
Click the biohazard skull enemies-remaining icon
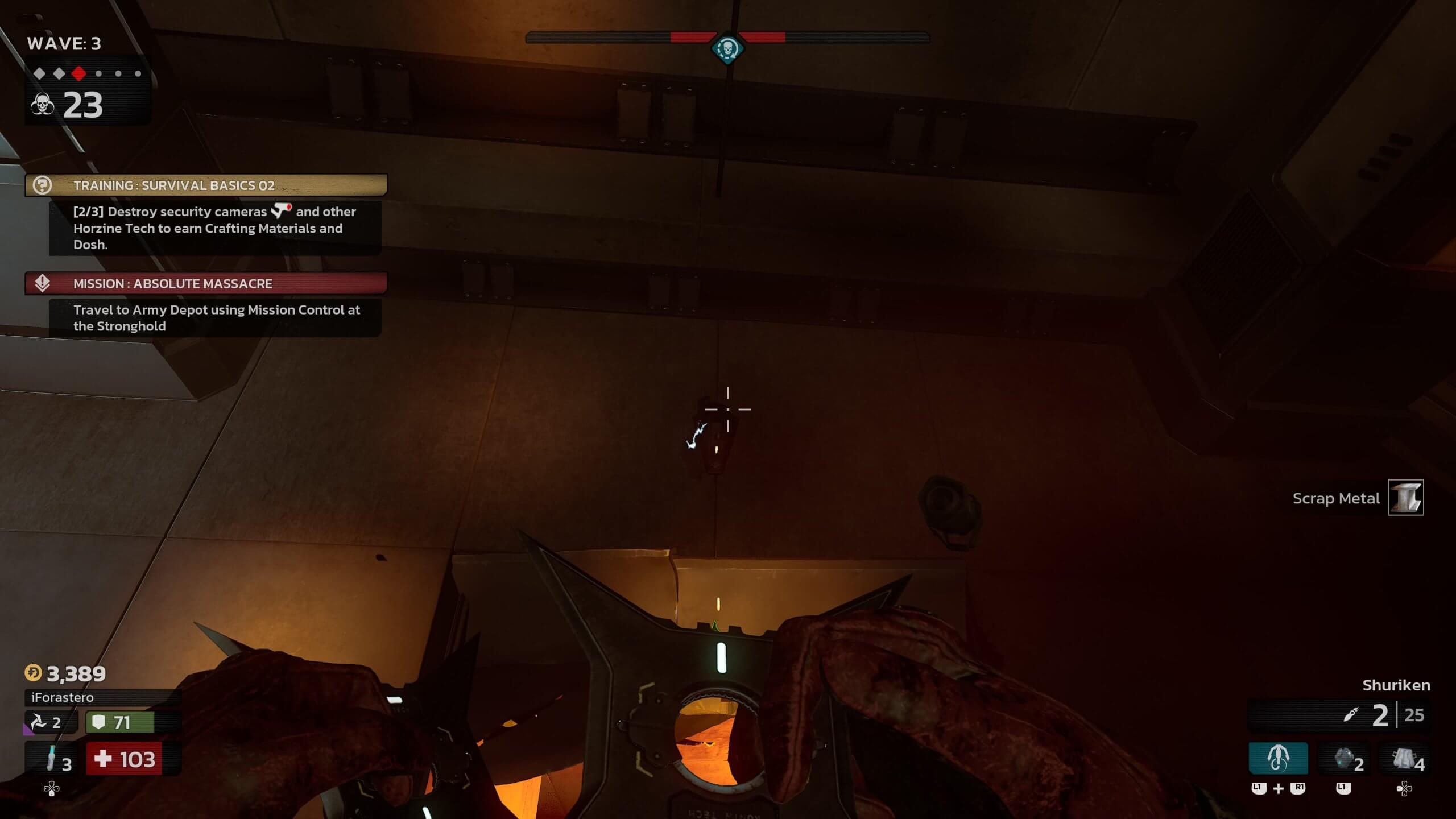[x=42, y=105]
